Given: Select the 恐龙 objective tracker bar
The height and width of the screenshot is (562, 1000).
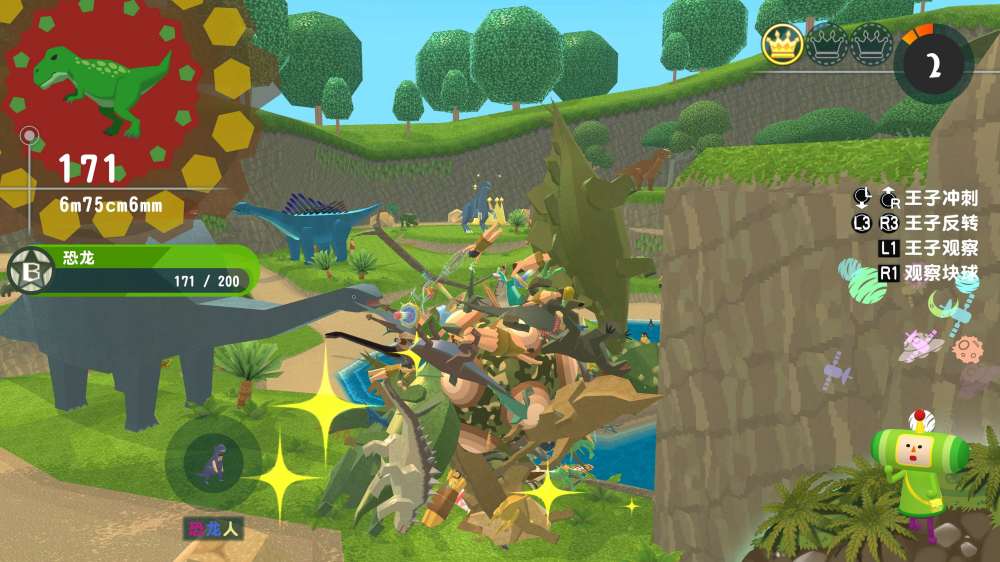Looking at the screenshot, I should pyautogui.click(x=140, y=270).
